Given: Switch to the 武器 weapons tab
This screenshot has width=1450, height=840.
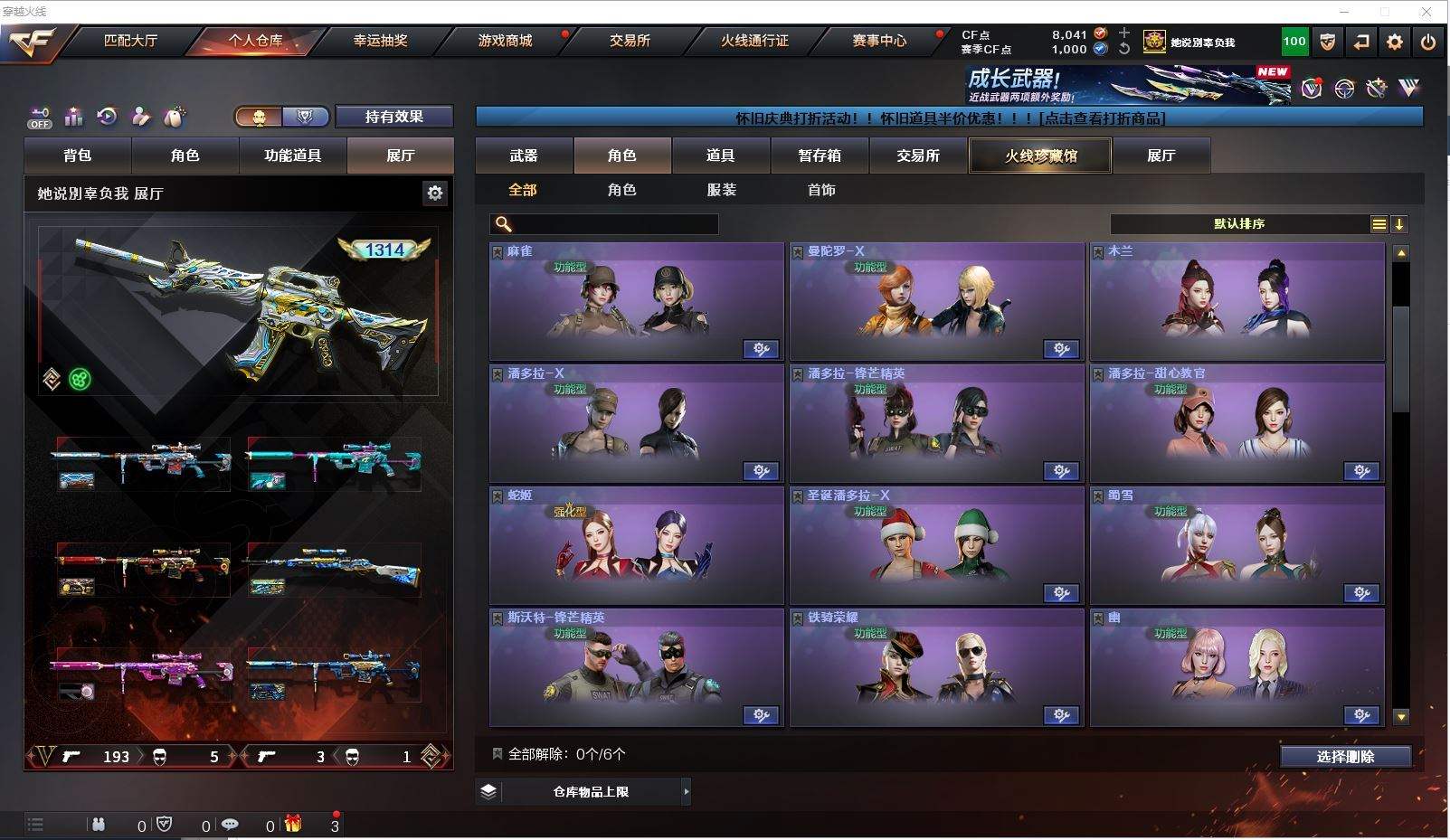Looking at the screenshot, I should click(524, 156).
